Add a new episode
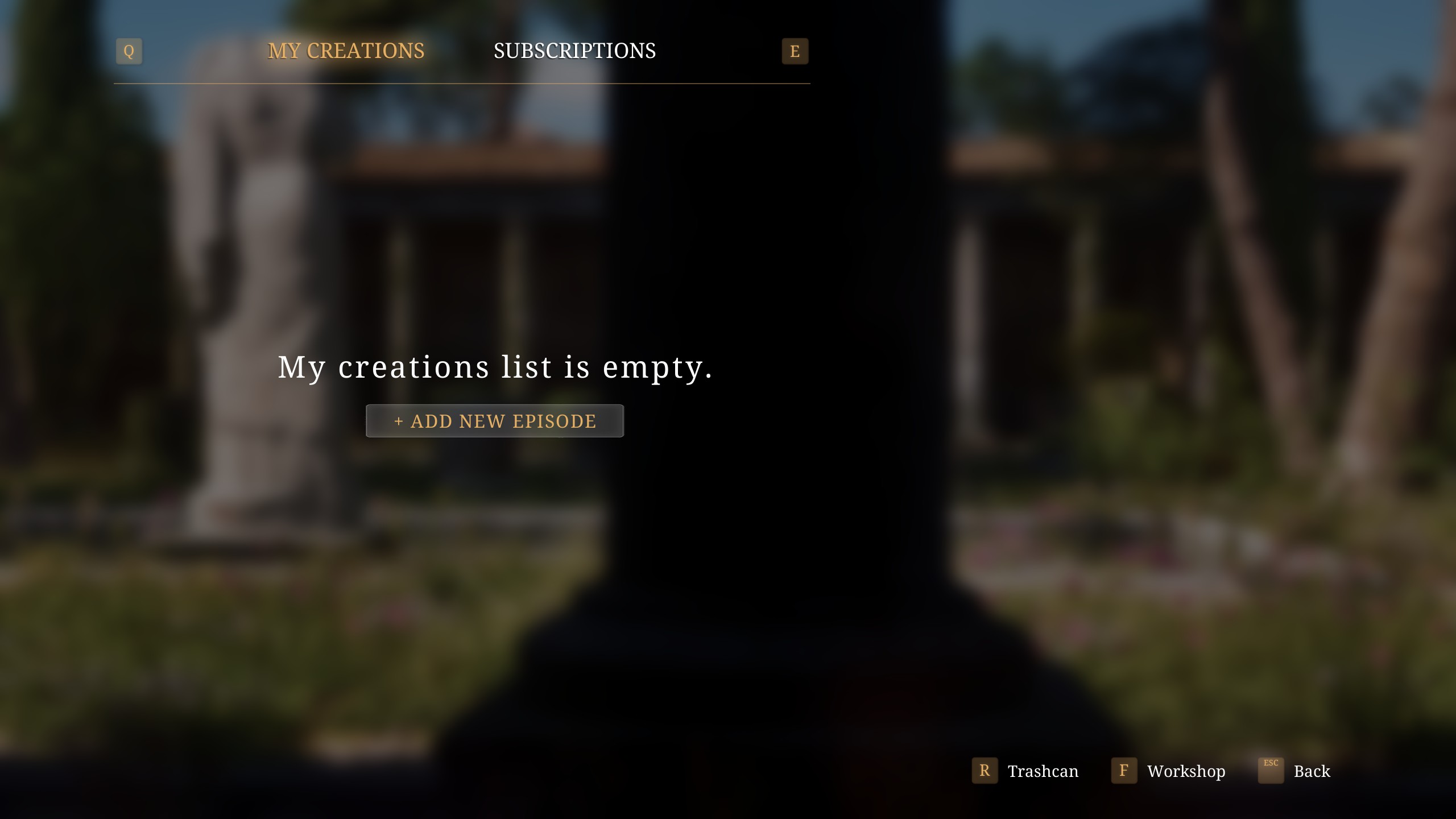 (495, 421)
